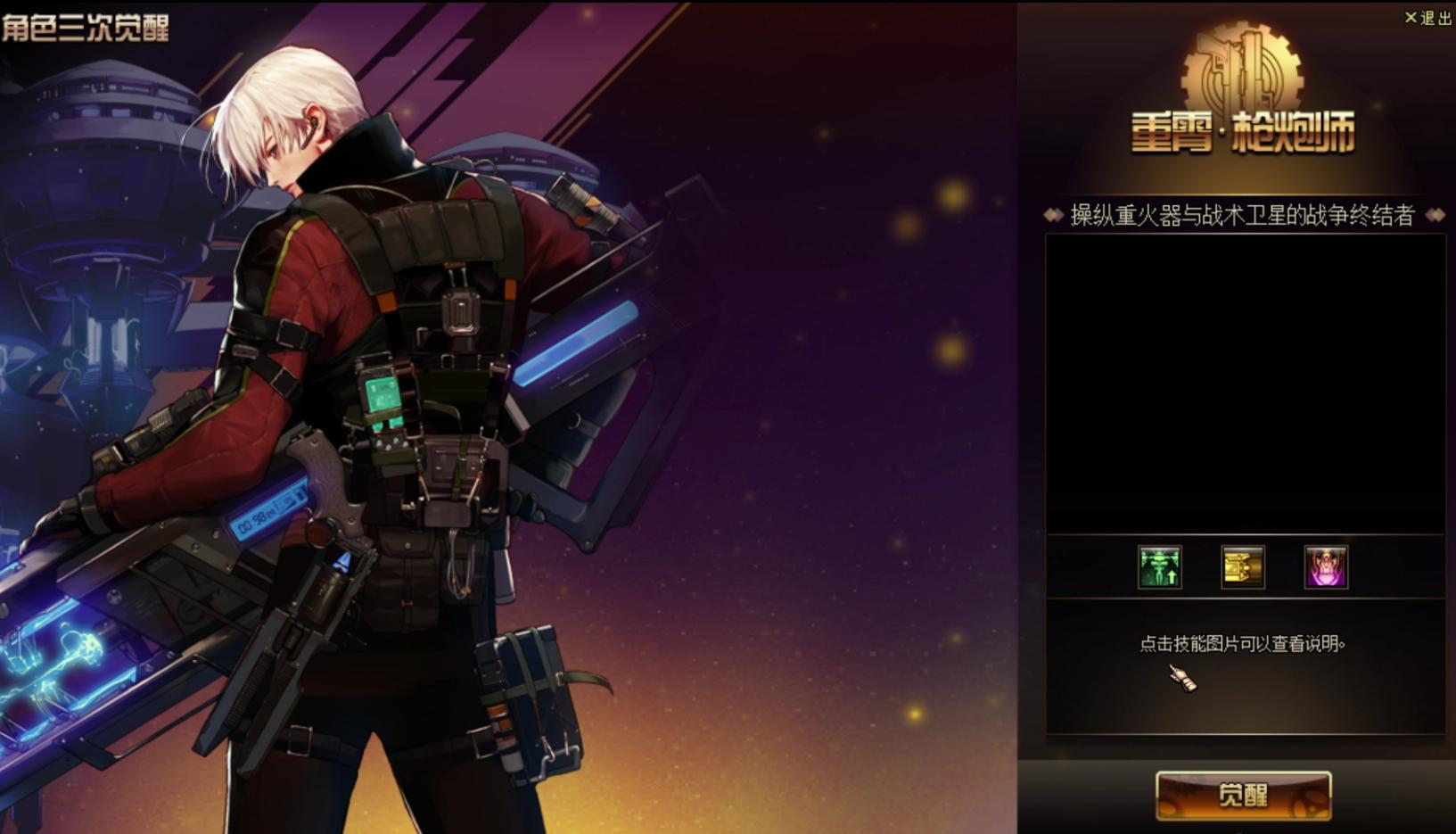Select the golden cannon skill icon
This screenshot has height=834, width=1456.
(1243, 567)
